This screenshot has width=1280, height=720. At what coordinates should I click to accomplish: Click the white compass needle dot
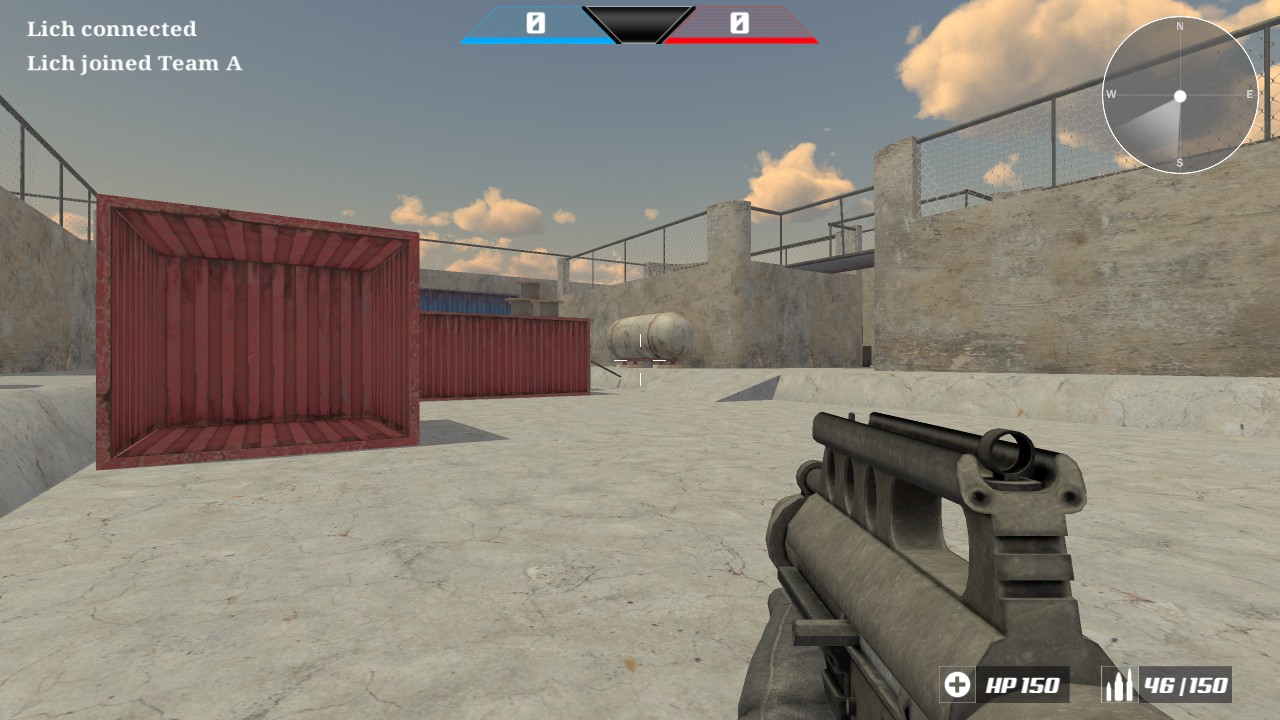coord(1180,96)
